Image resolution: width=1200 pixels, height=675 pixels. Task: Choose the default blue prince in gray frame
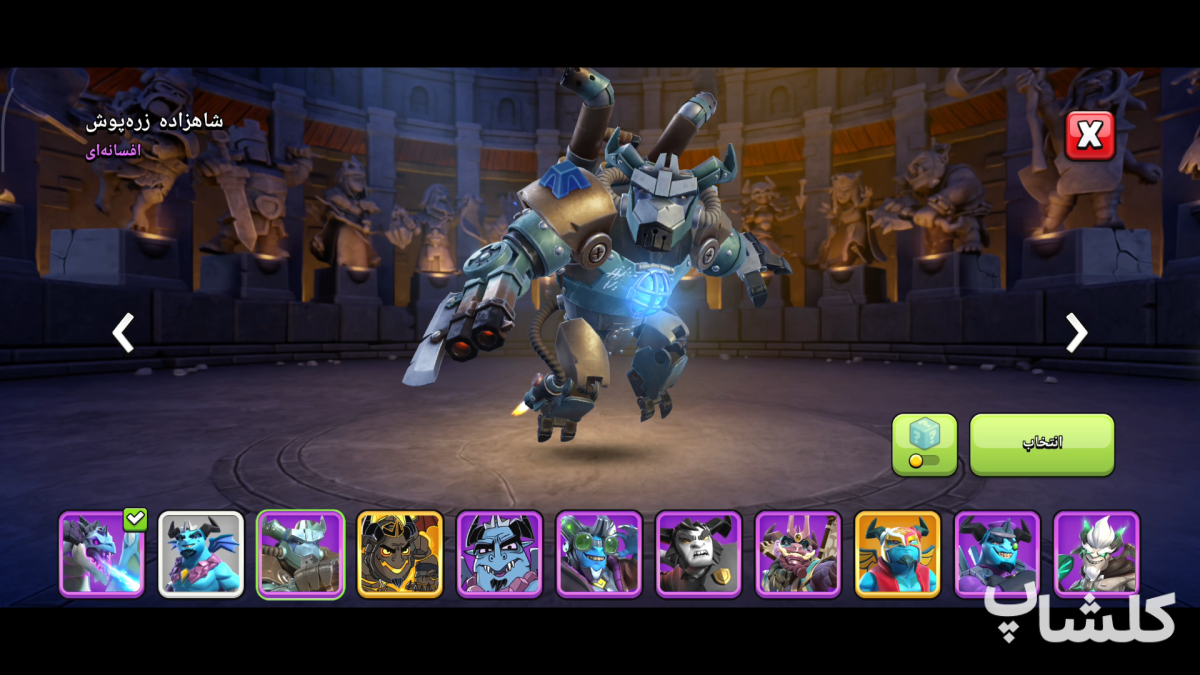point(201,554)
